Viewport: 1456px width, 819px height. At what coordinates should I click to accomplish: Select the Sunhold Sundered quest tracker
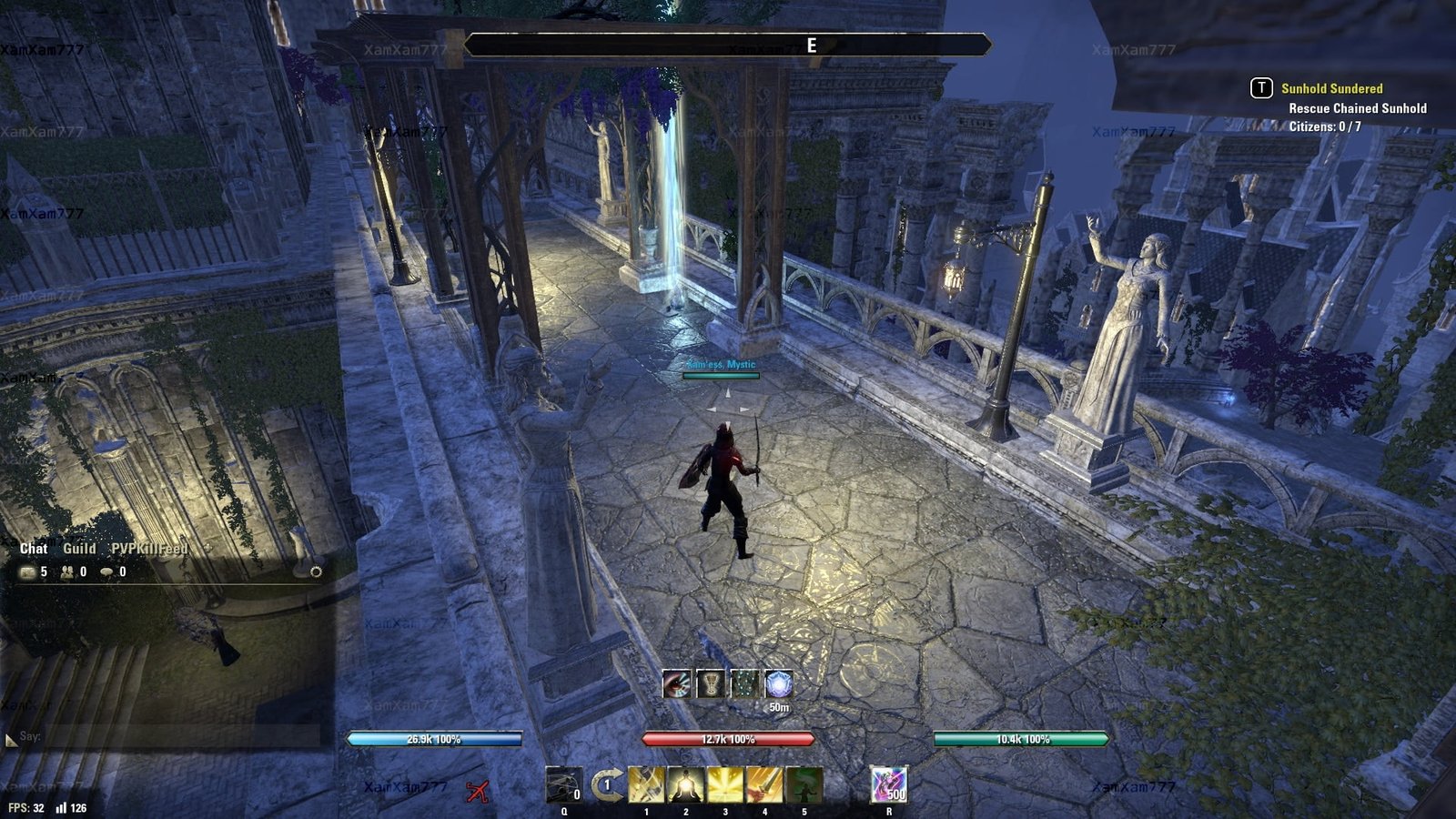tap(1331, 88)
